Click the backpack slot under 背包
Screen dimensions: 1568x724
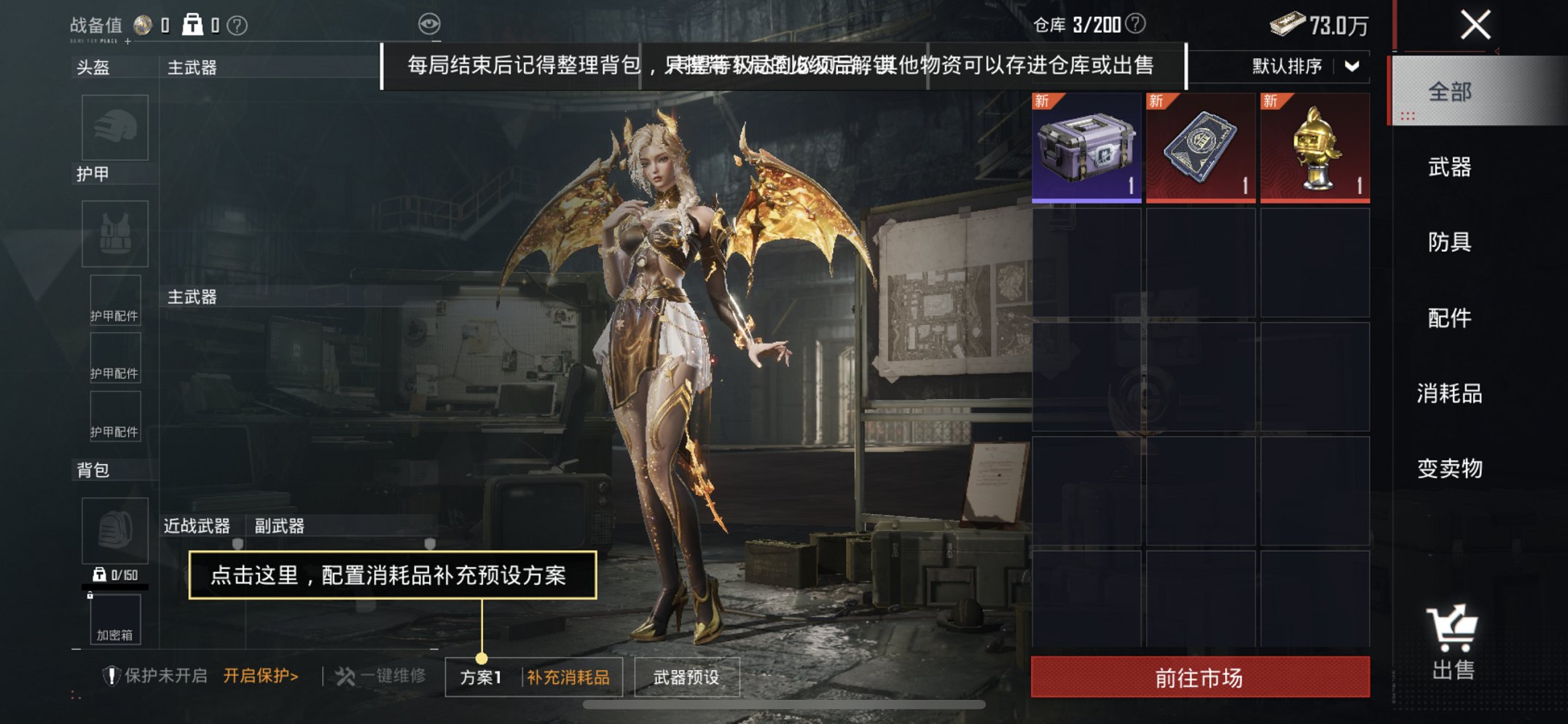(x=114, y=532)
